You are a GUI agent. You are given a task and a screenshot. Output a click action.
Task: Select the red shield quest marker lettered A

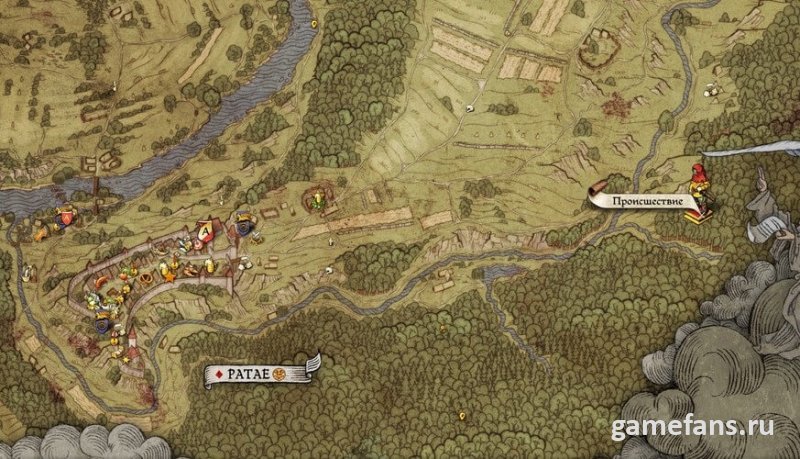coord(204,232)
